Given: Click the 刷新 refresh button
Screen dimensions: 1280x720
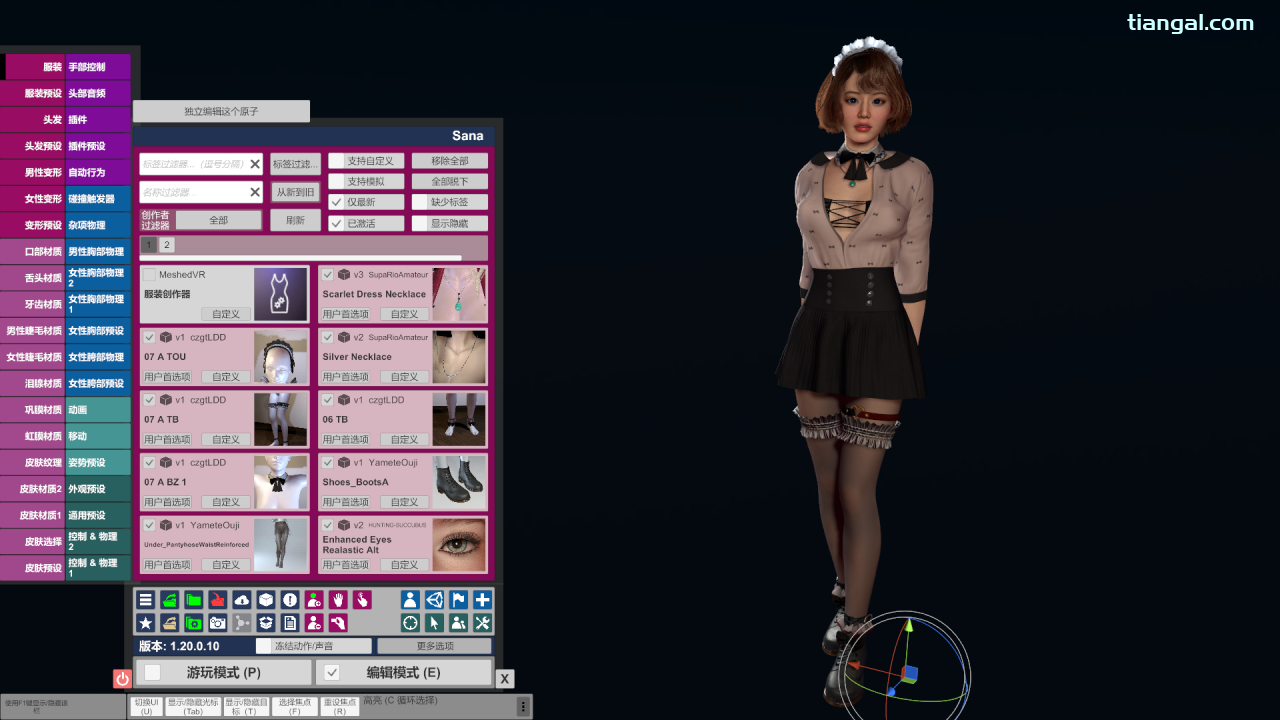Looking at the screenshot, I should click(x=295, y=219).
